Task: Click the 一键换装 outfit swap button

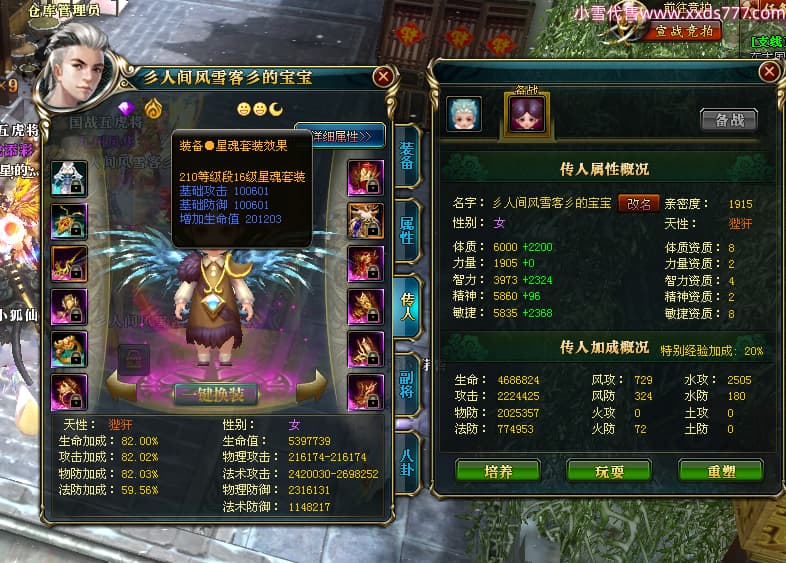Action: [x=215, y=393]
